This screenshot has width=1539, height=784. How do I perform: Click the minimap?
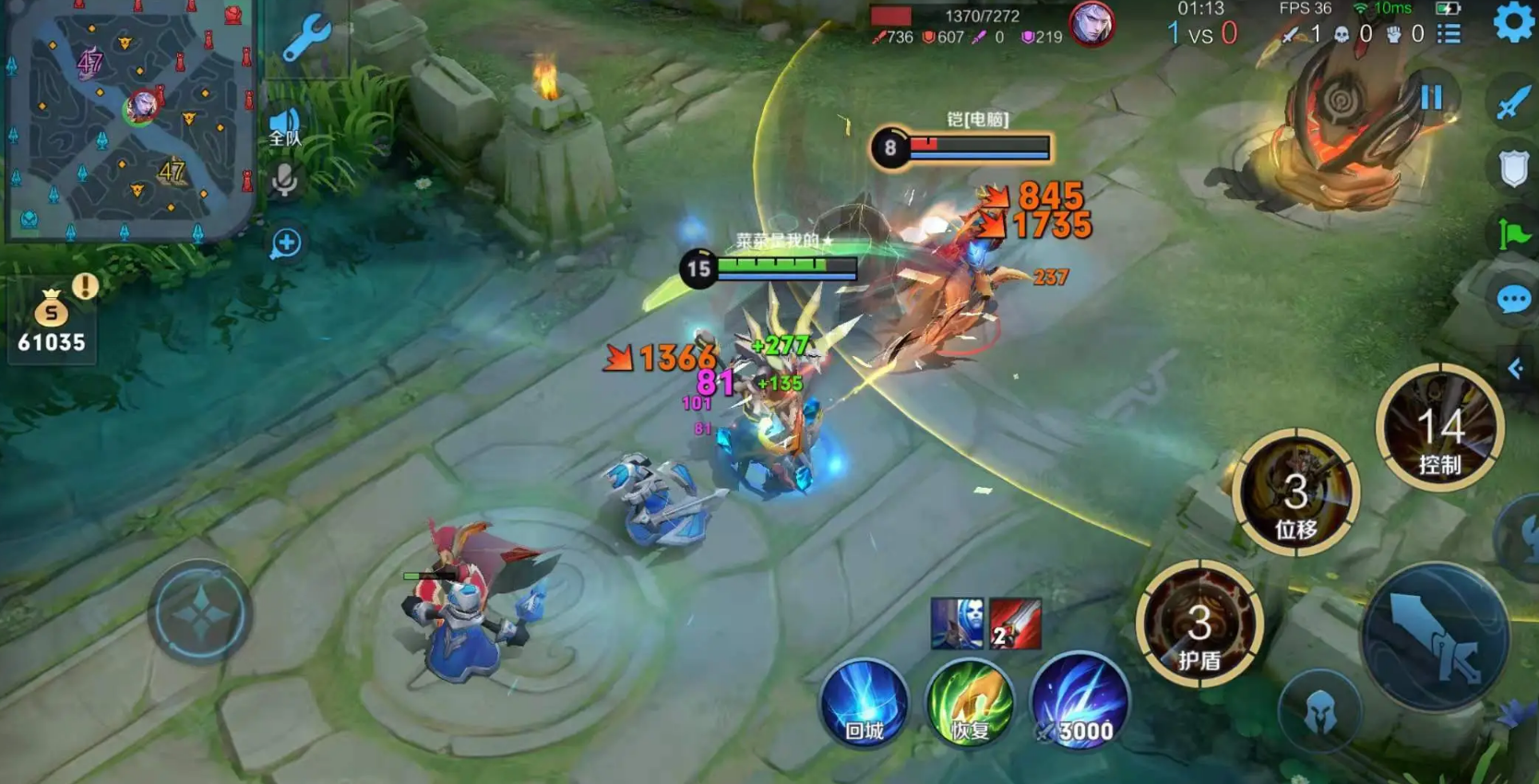(129, 120)
